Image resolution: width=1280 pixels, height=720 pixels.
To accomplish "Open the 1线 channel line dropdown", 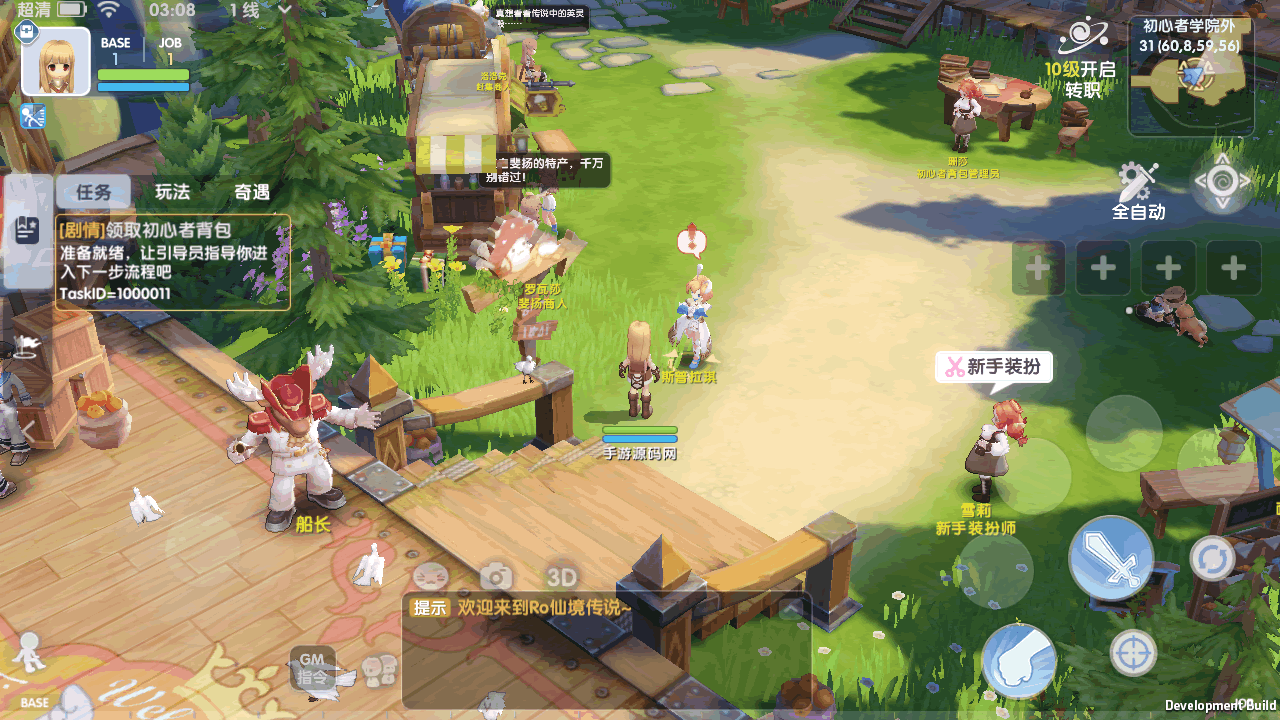I will tap(258, 11).
